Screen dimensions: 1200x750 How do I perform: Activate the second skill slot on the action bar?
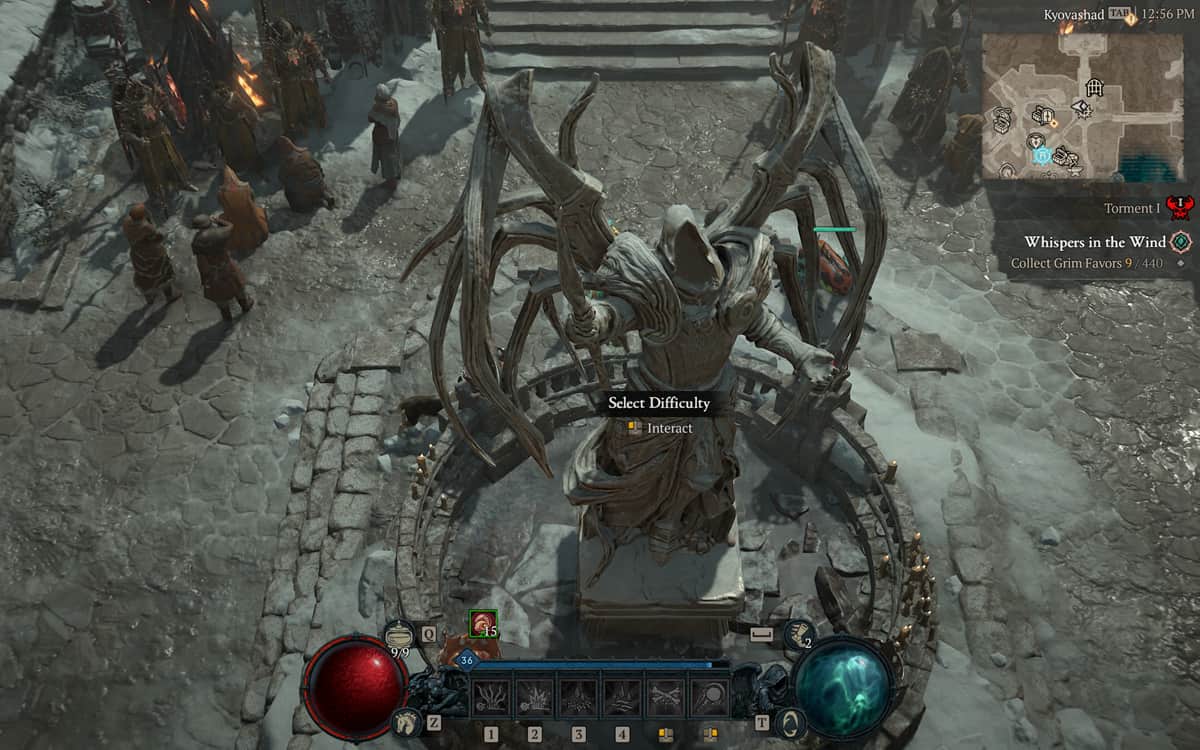[x=535, y=697]
